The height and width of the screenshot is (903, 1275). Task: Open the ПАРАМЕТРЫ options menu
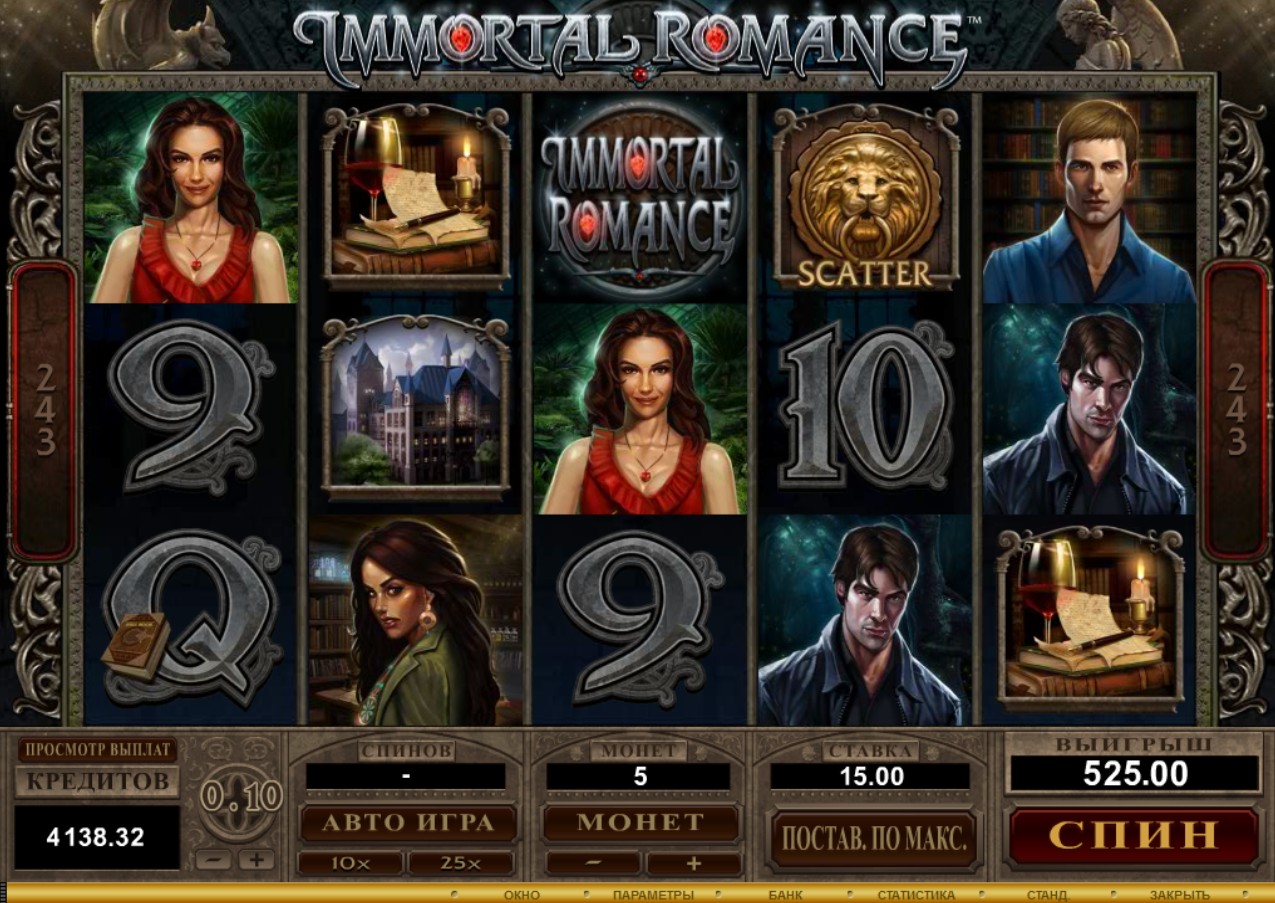[x=652, y=895]
